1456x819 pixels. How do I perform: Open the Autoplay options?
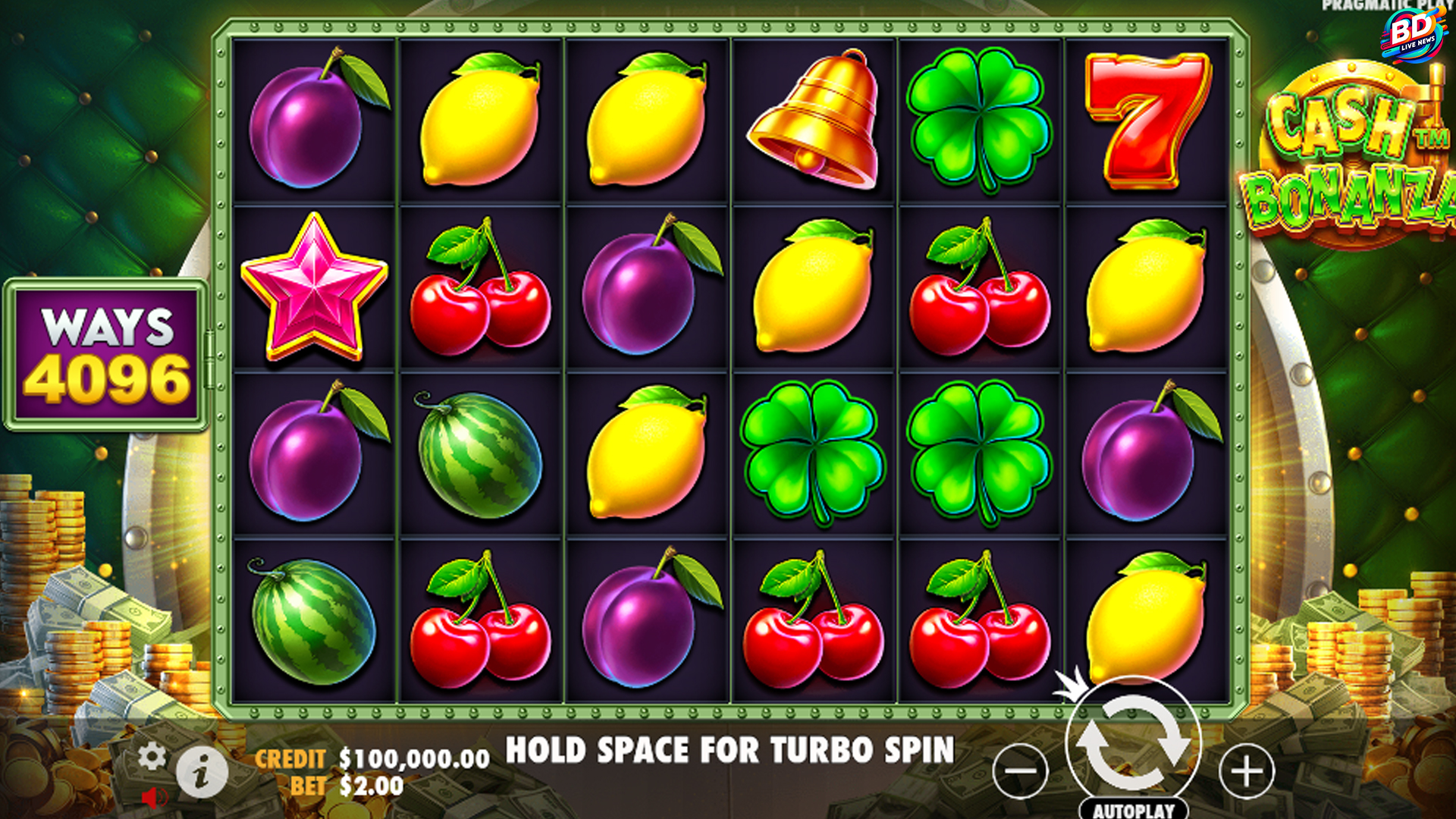coord(1133,810)
